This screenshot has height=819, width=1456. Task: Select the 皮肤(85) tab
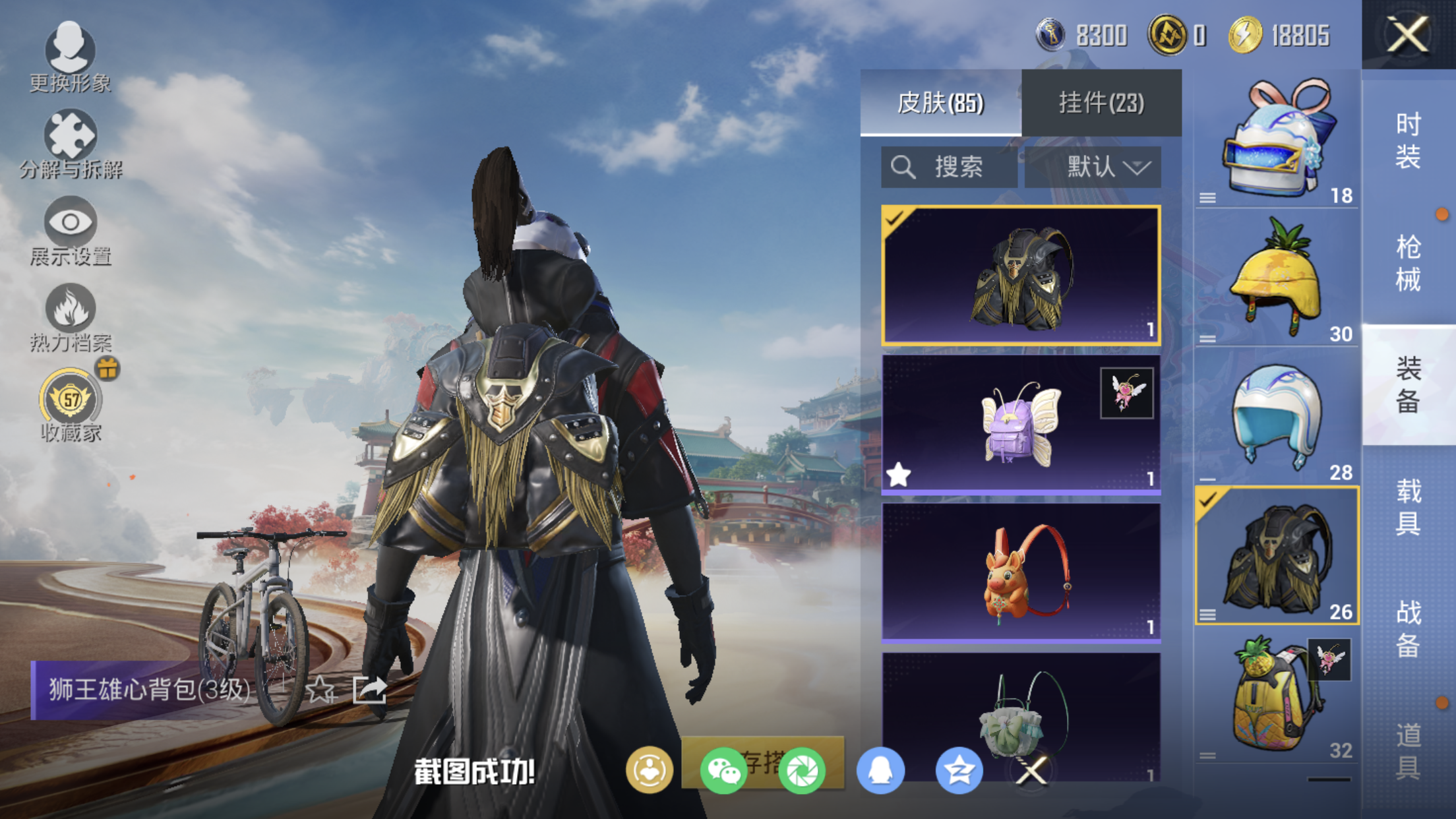point(940,103)
